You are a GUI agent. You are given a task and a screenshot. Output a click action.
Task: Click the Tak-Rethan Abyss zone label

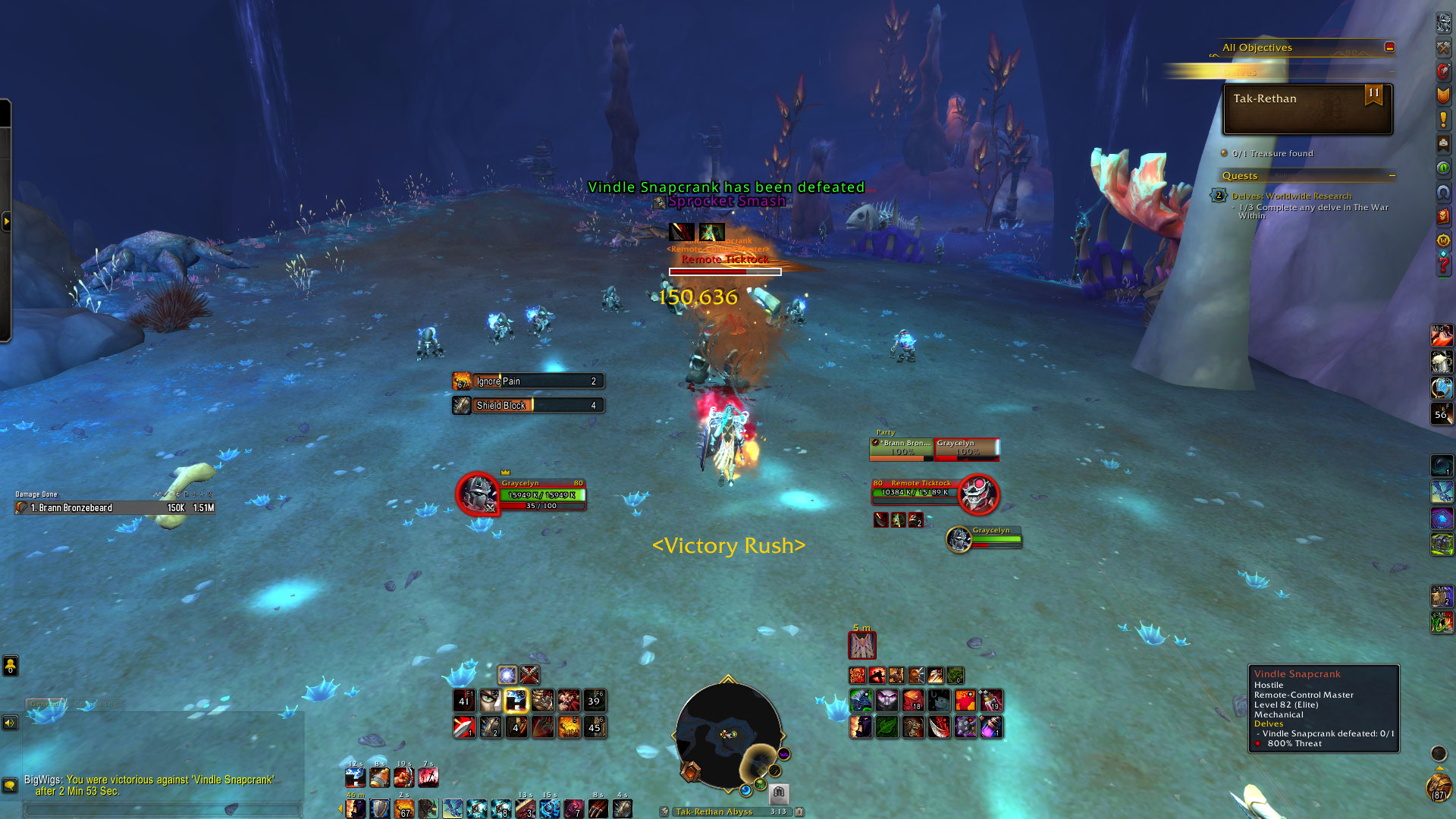(714, 811)
